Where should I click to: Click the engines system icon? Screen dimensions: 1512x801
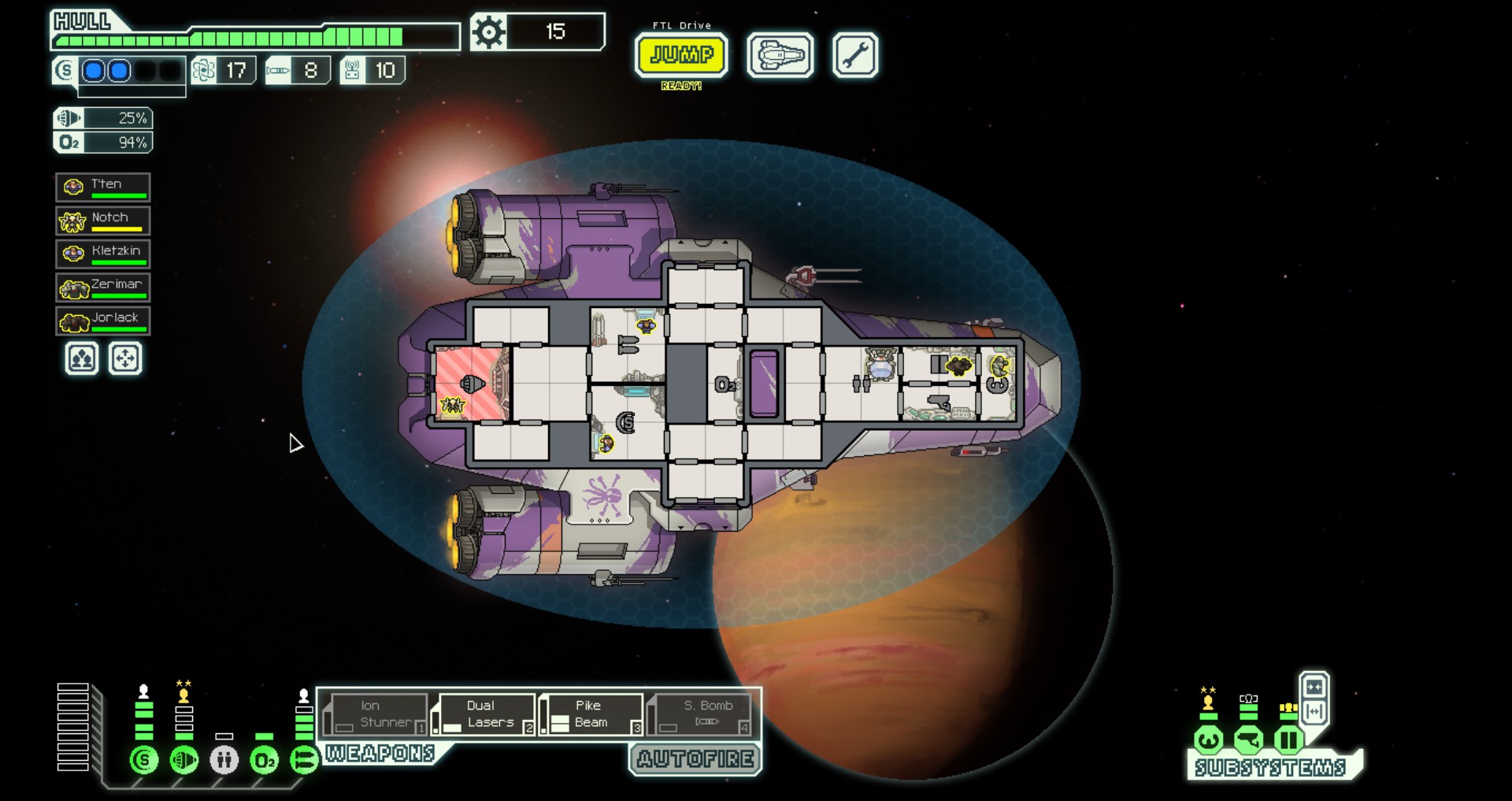184,760
